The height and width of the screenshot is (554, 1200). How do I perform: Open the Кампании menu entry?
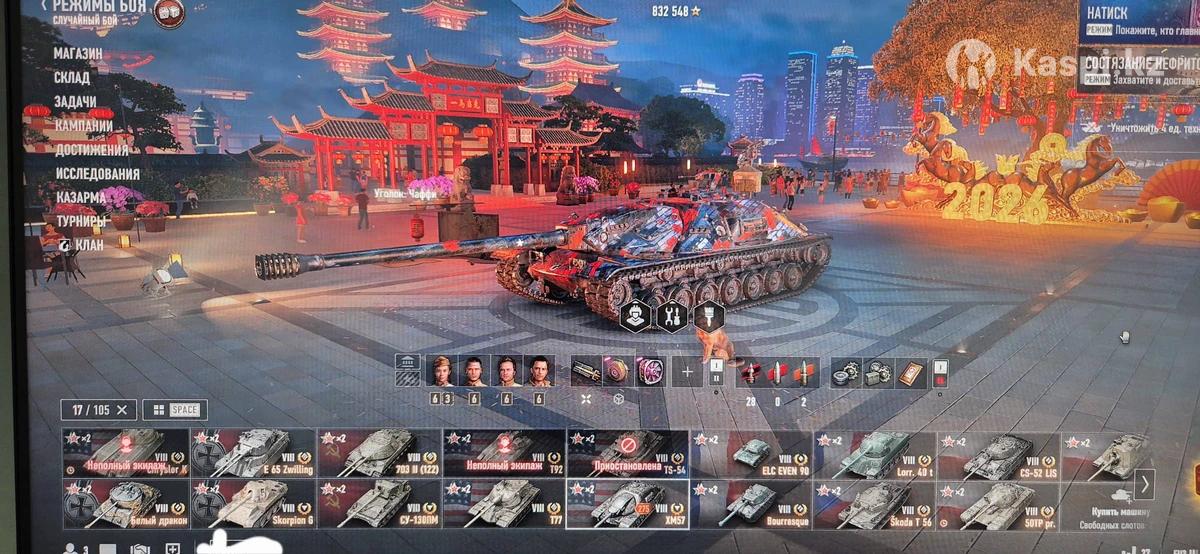(83, 126)
